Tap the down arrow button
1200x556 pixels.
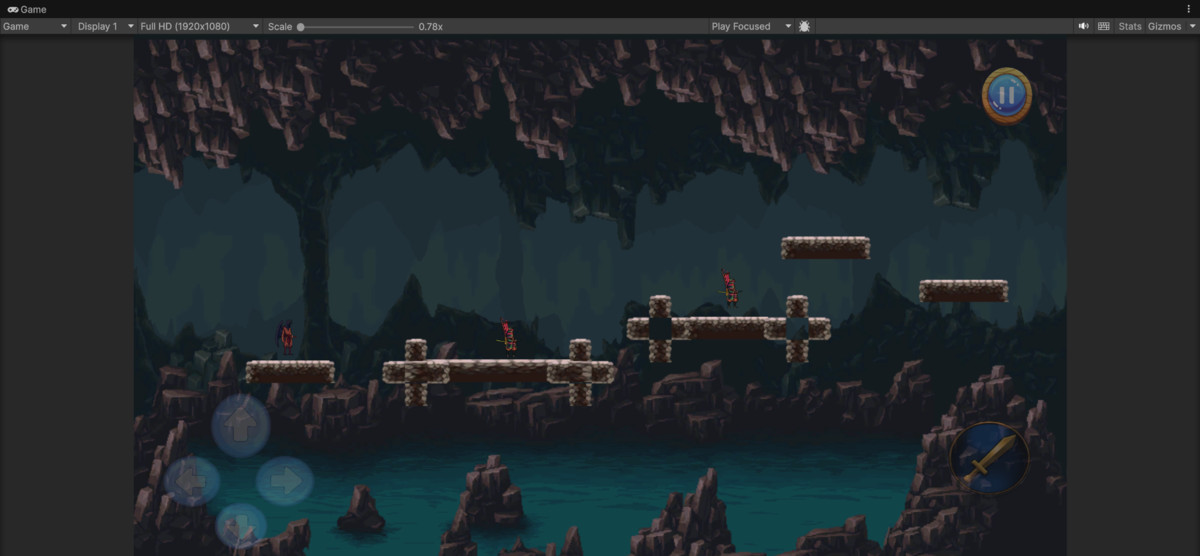(x=241, y=524)
